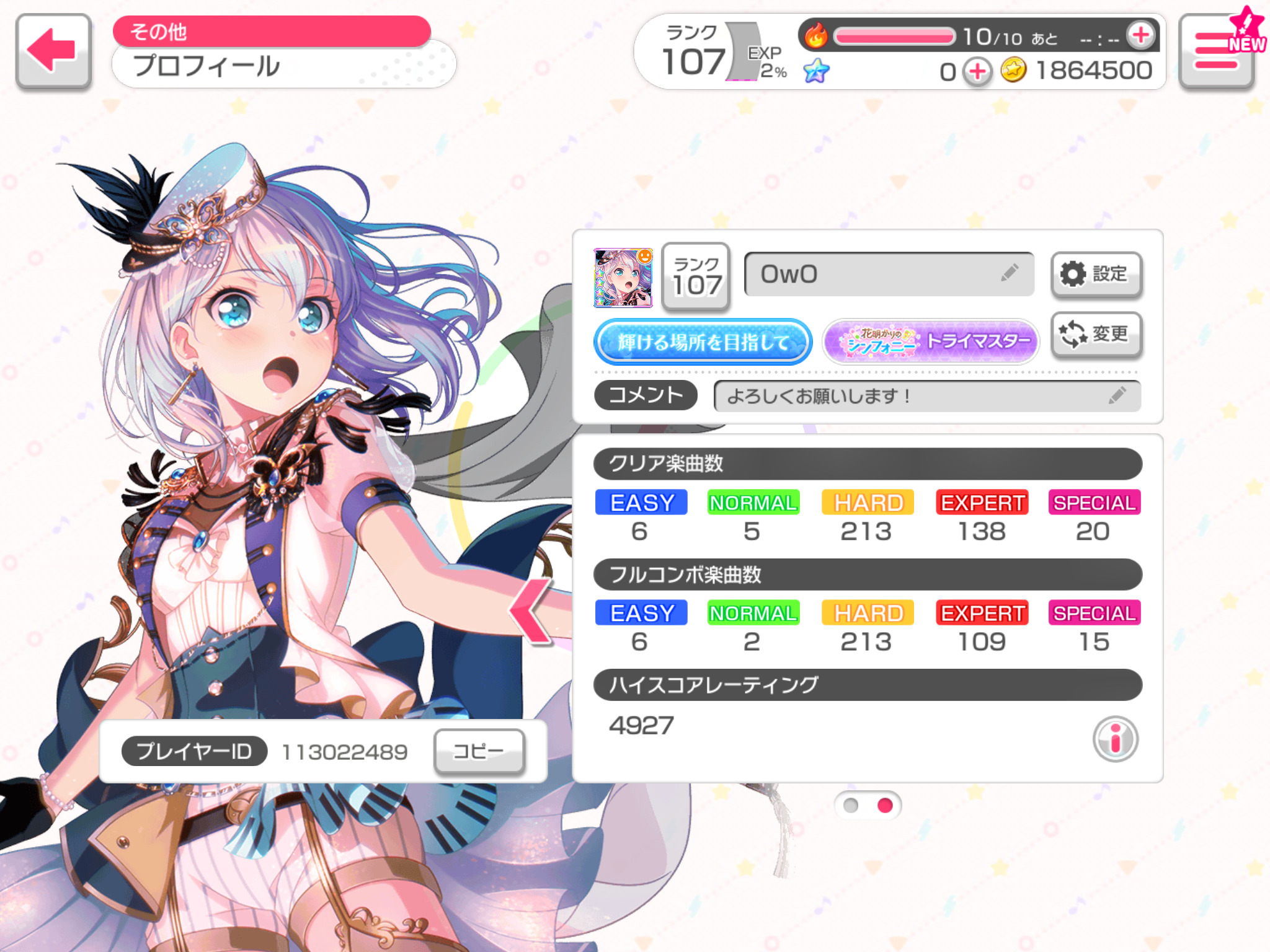Add stars with the plus button
The width and height of the screenshot is (1270, 952).
977,72
